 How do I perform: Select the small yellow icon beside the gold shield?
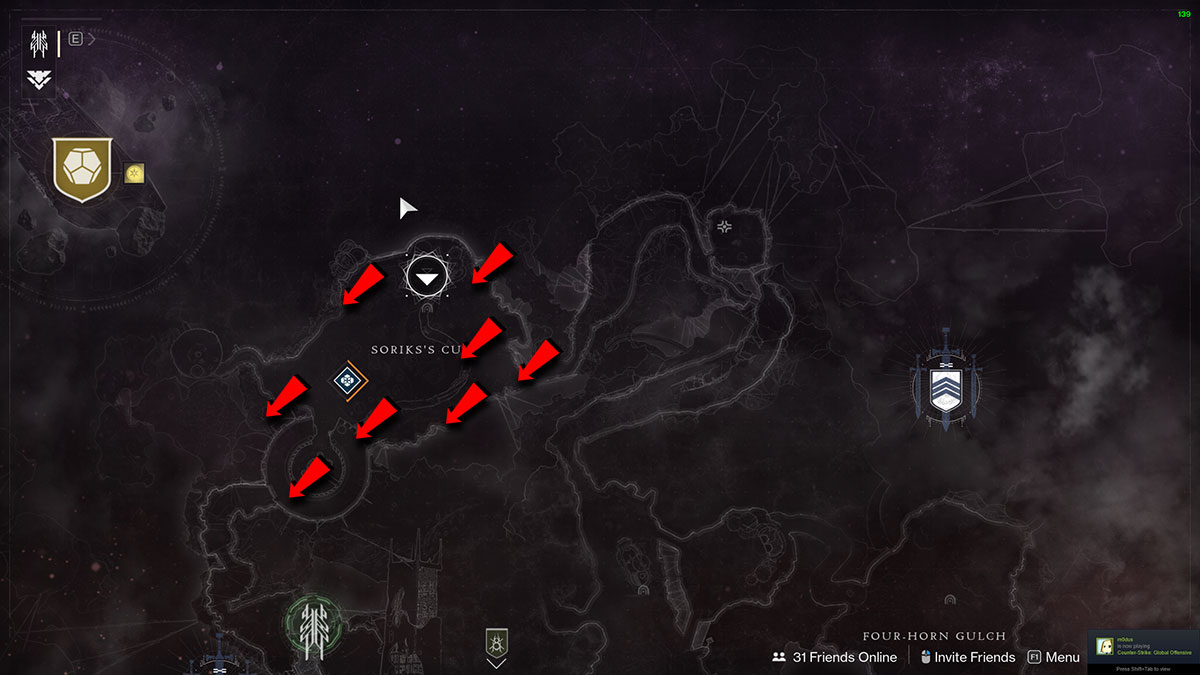tap(135, 174)
